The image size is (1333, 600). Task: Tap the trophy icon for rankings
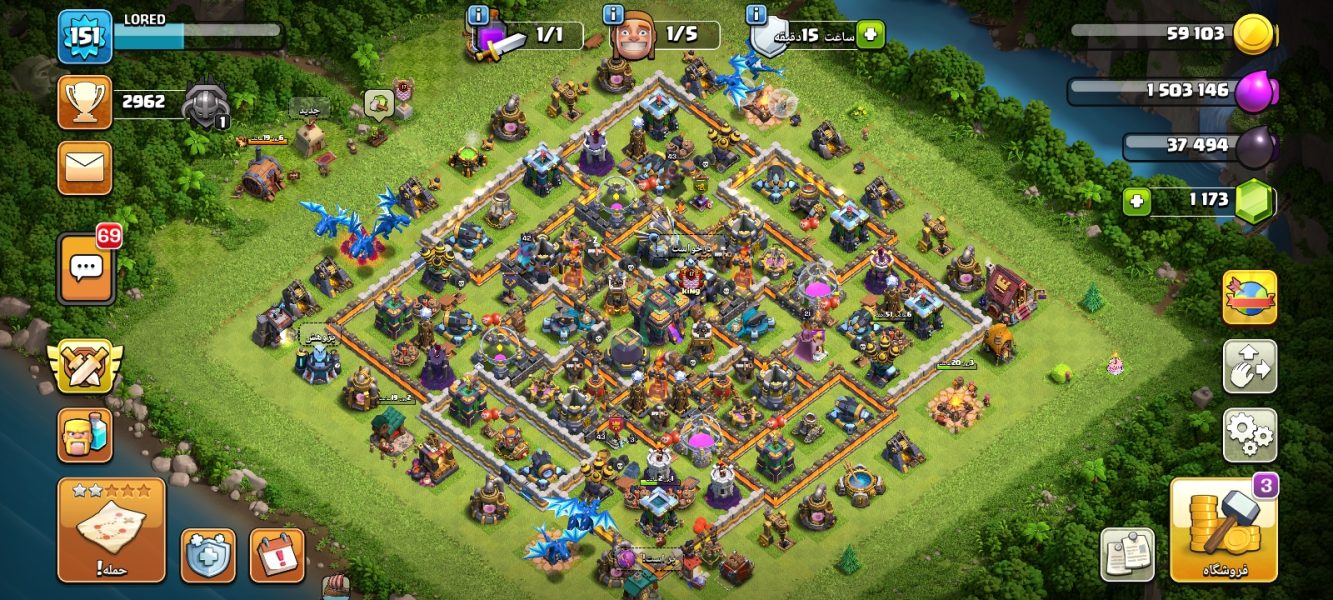pos(85,102)
